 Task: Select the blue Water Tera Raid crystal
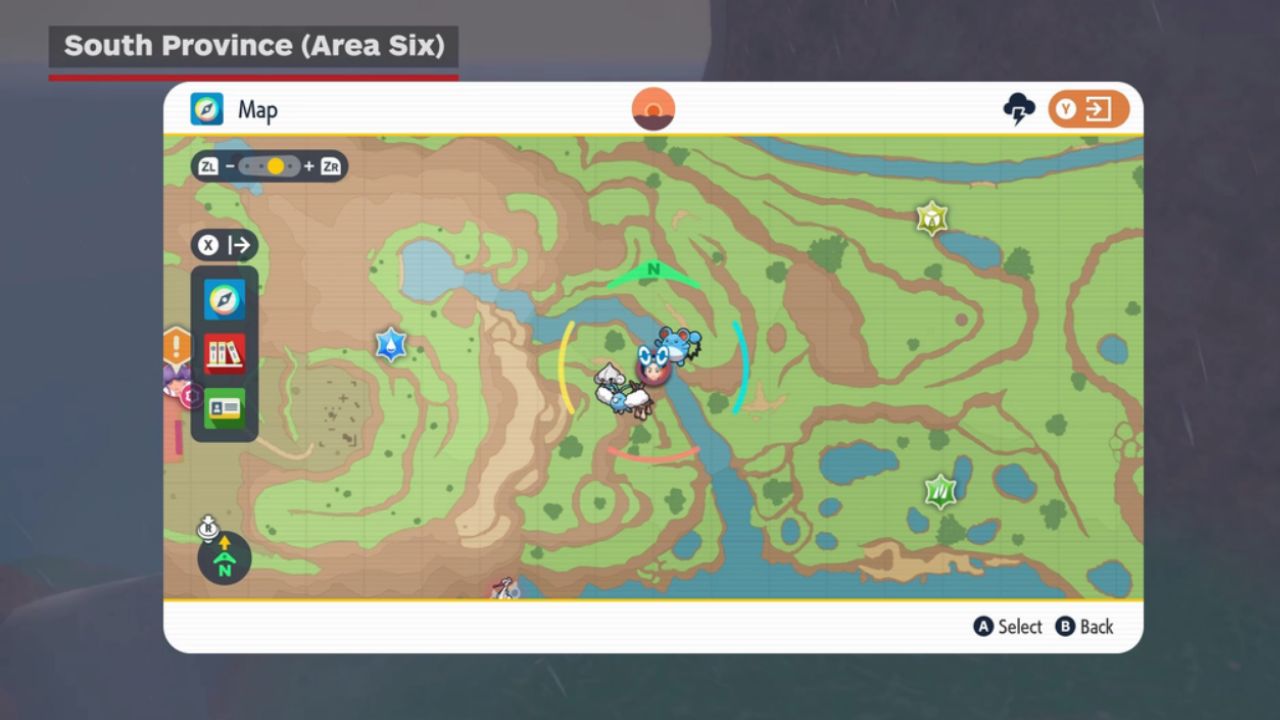390,345
